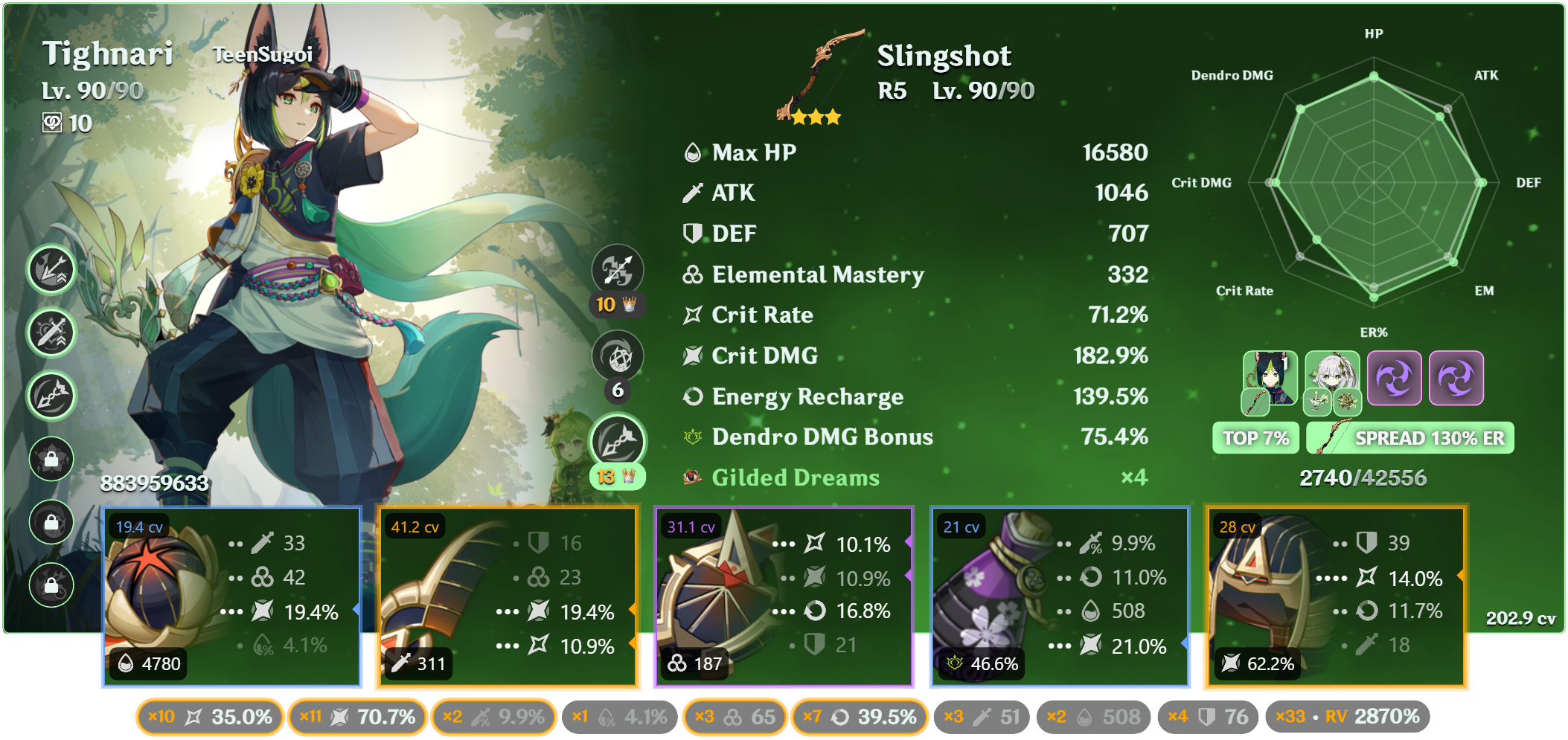The image size is (1568, 740).
Task: Toggle the bottom lock icon on sidebar
Action: click(51, 586)
